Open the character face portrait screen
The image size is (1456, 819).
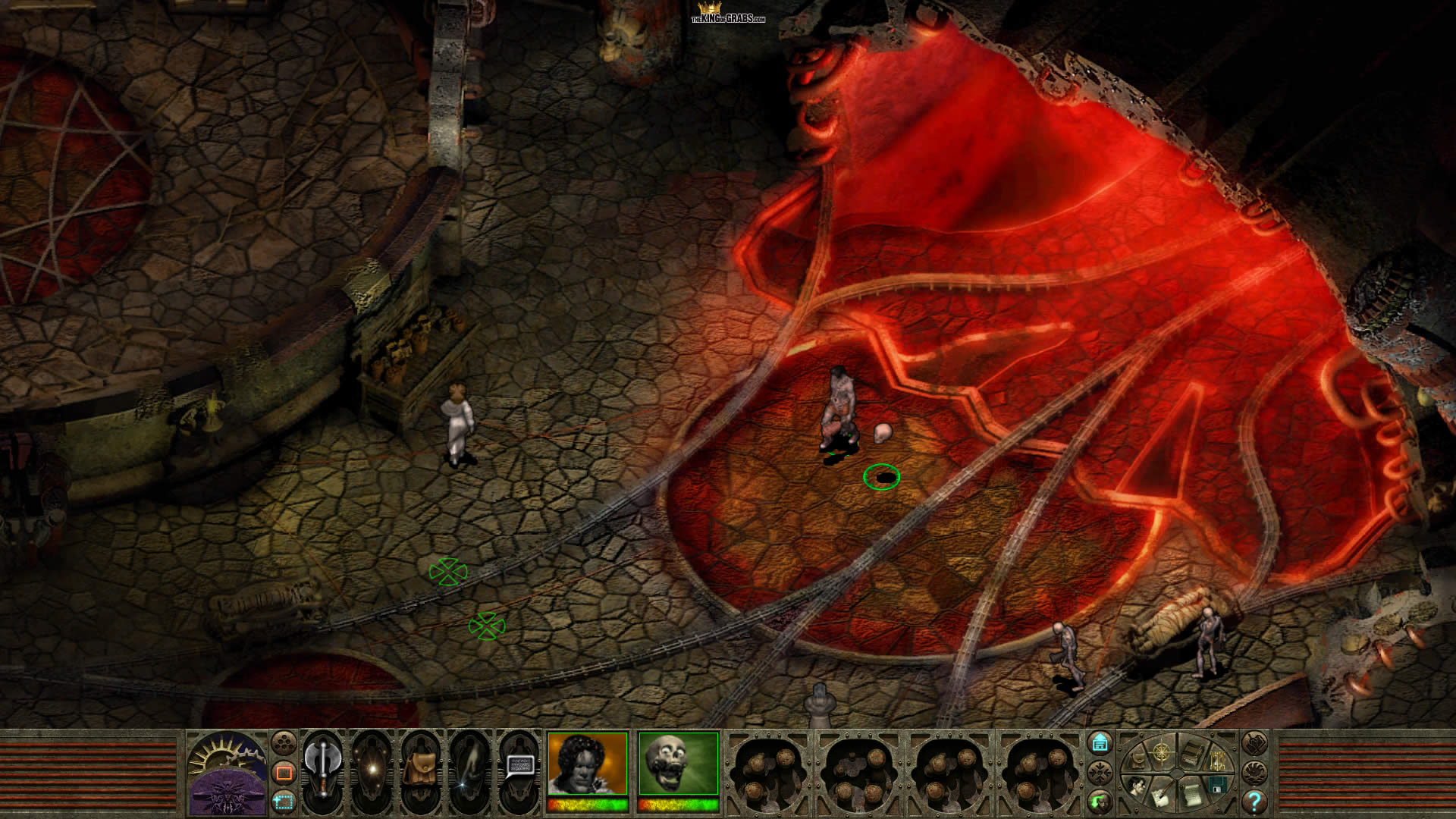[x=1137, y=786]
